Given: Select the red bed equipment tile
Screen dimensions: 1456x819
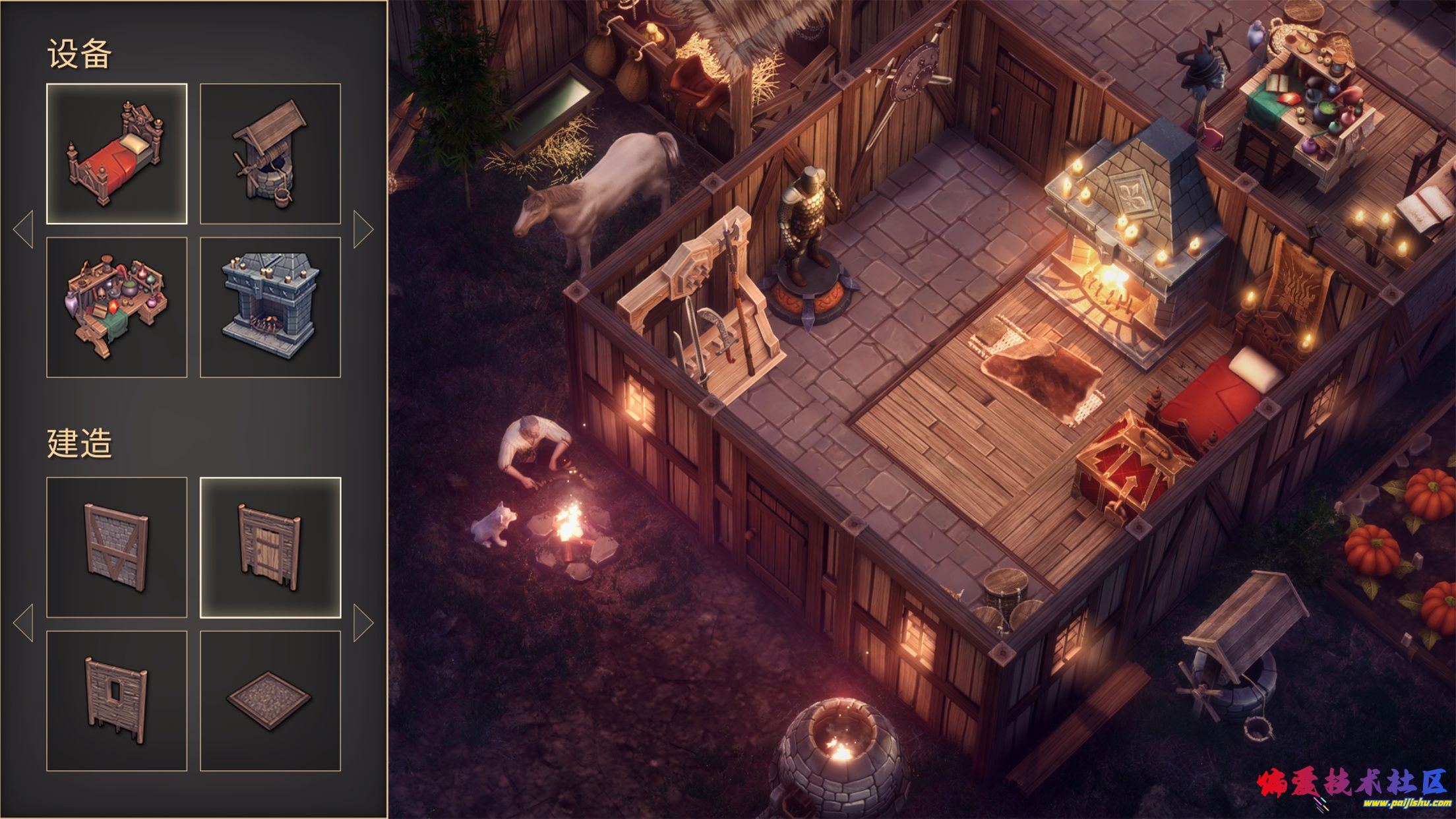Looking at the screenshot, I should 117,154.
